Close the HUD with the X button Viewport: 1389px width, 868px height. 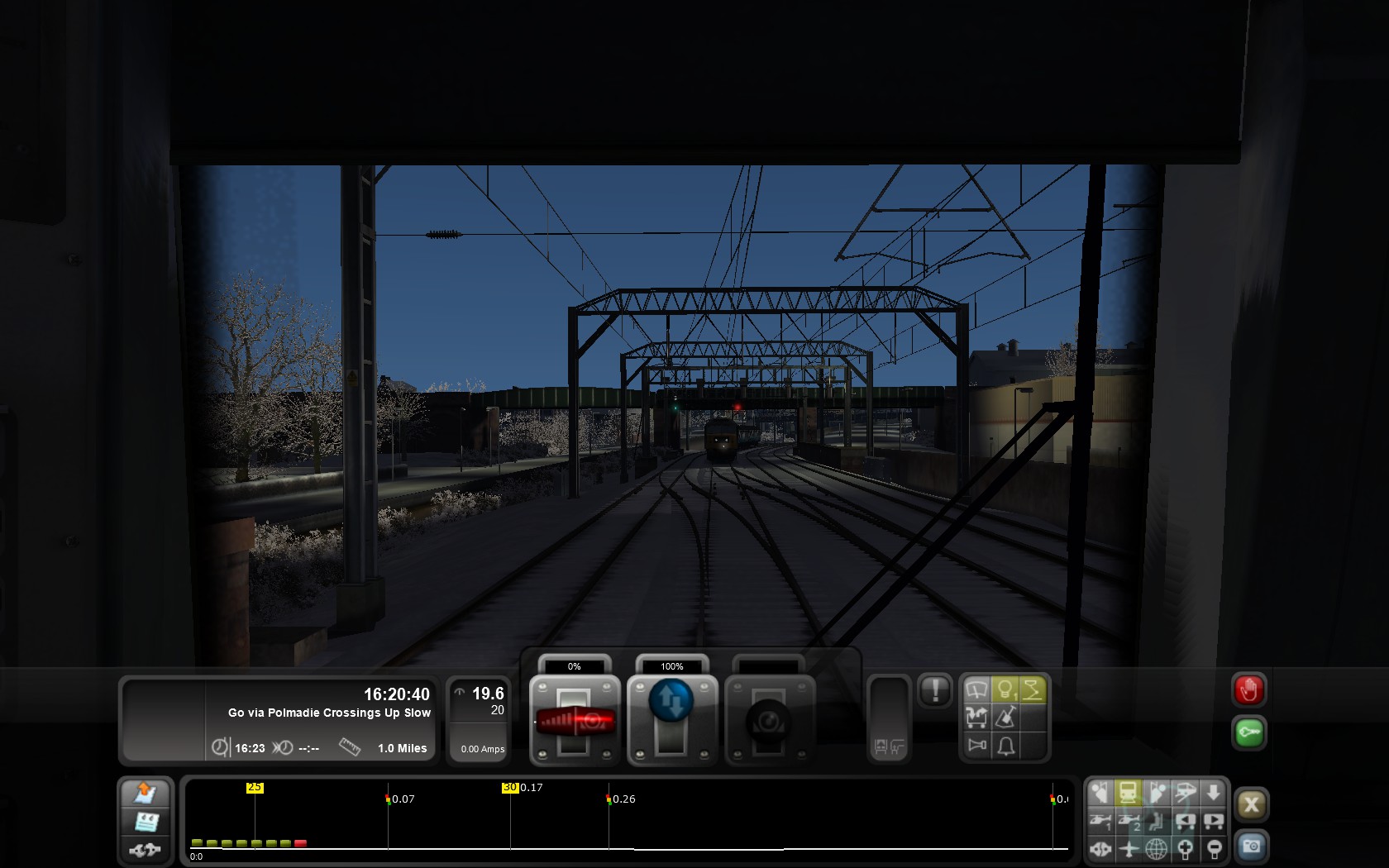1251,804
